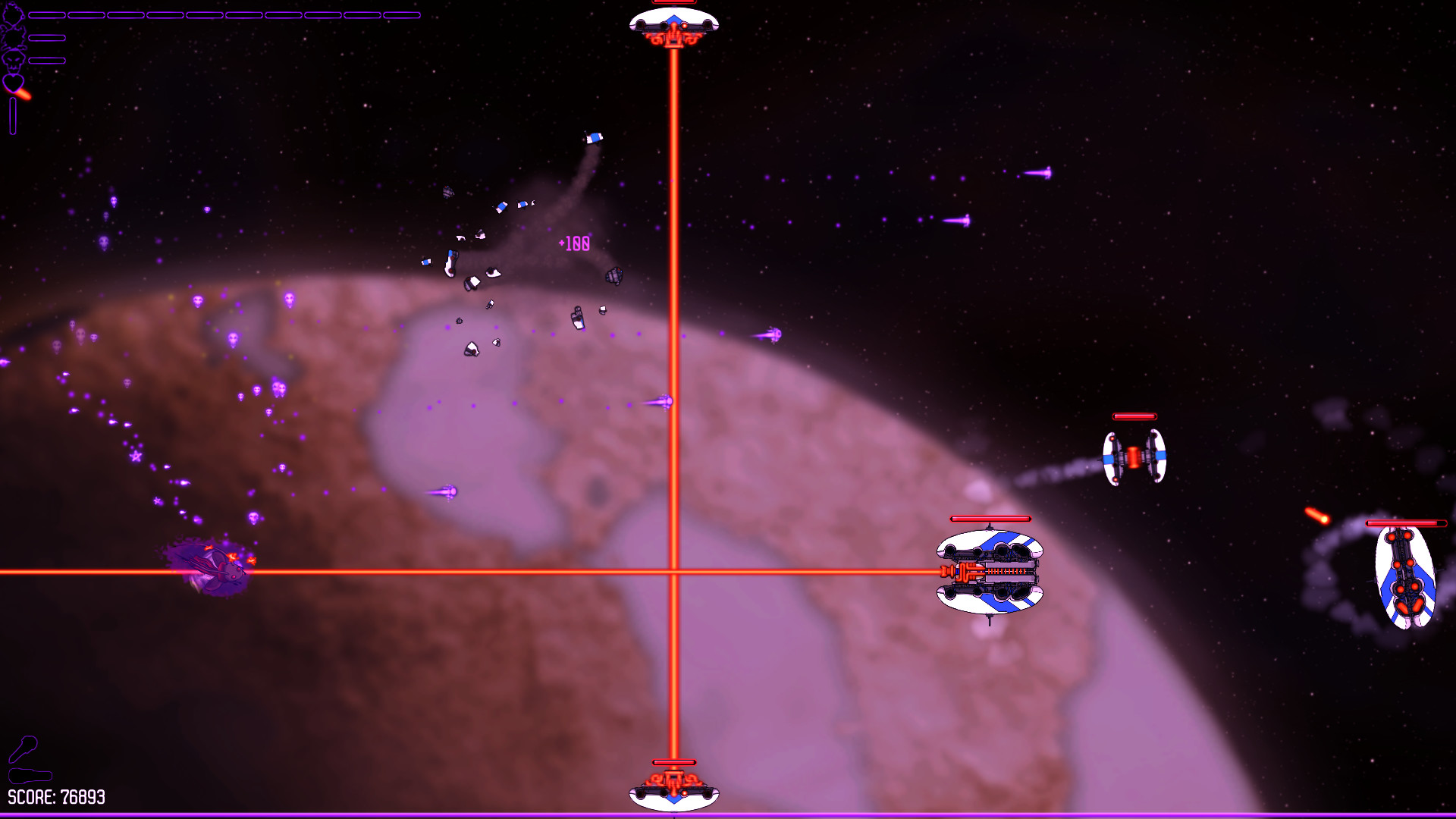The width and height of the screenshot is (1456, 819).
Task: Click the capsule beside the skull head icon
Action: pyautogui.click(x=47, y=60)
